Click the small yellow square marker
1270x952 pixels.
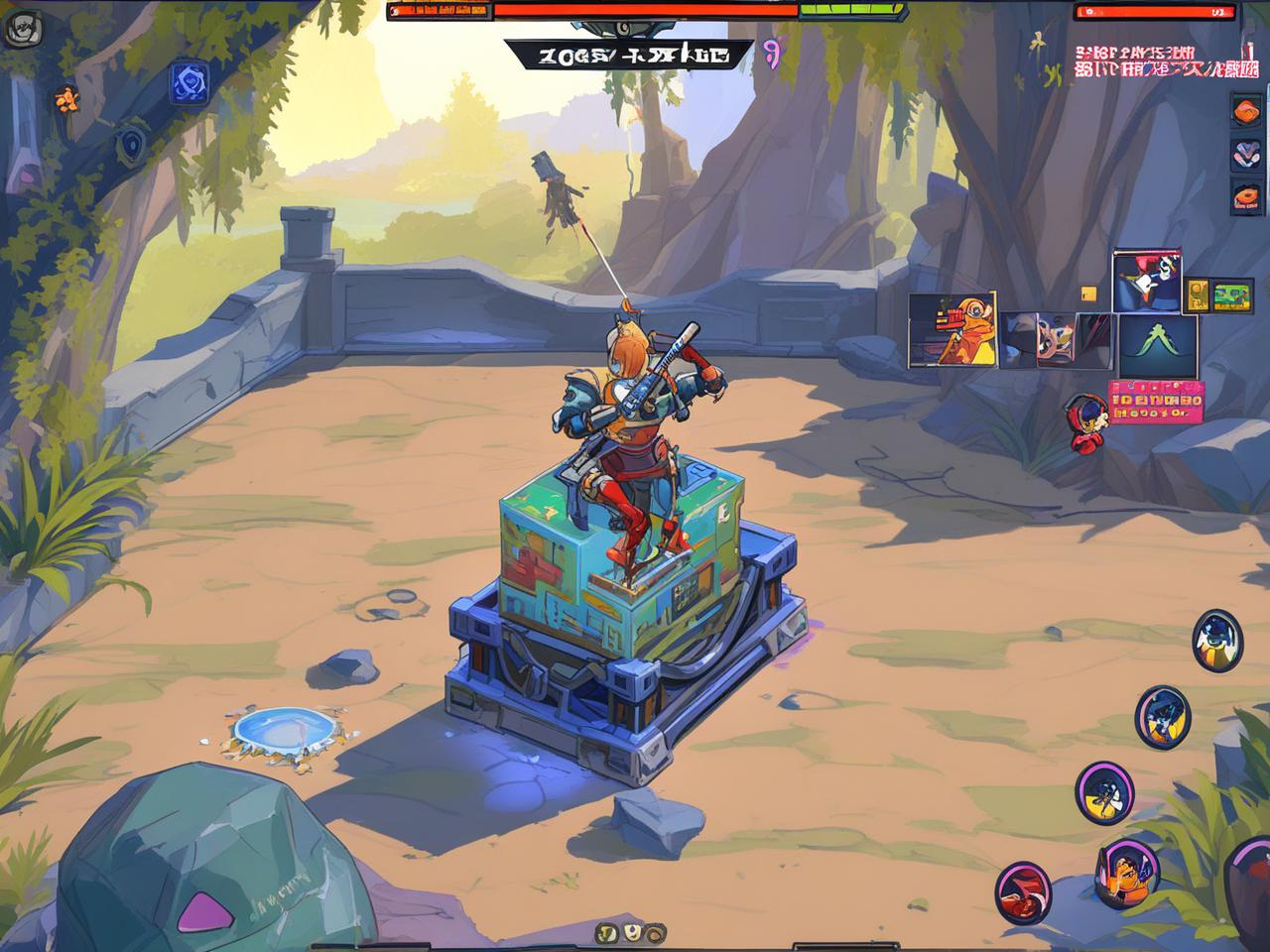[1088, 294]
